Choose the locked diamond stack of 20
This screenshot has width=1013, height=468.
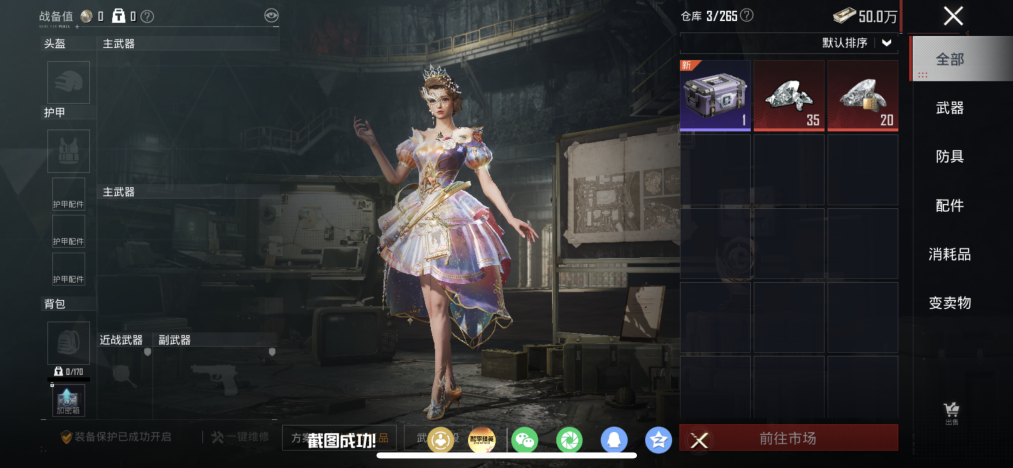862,95
